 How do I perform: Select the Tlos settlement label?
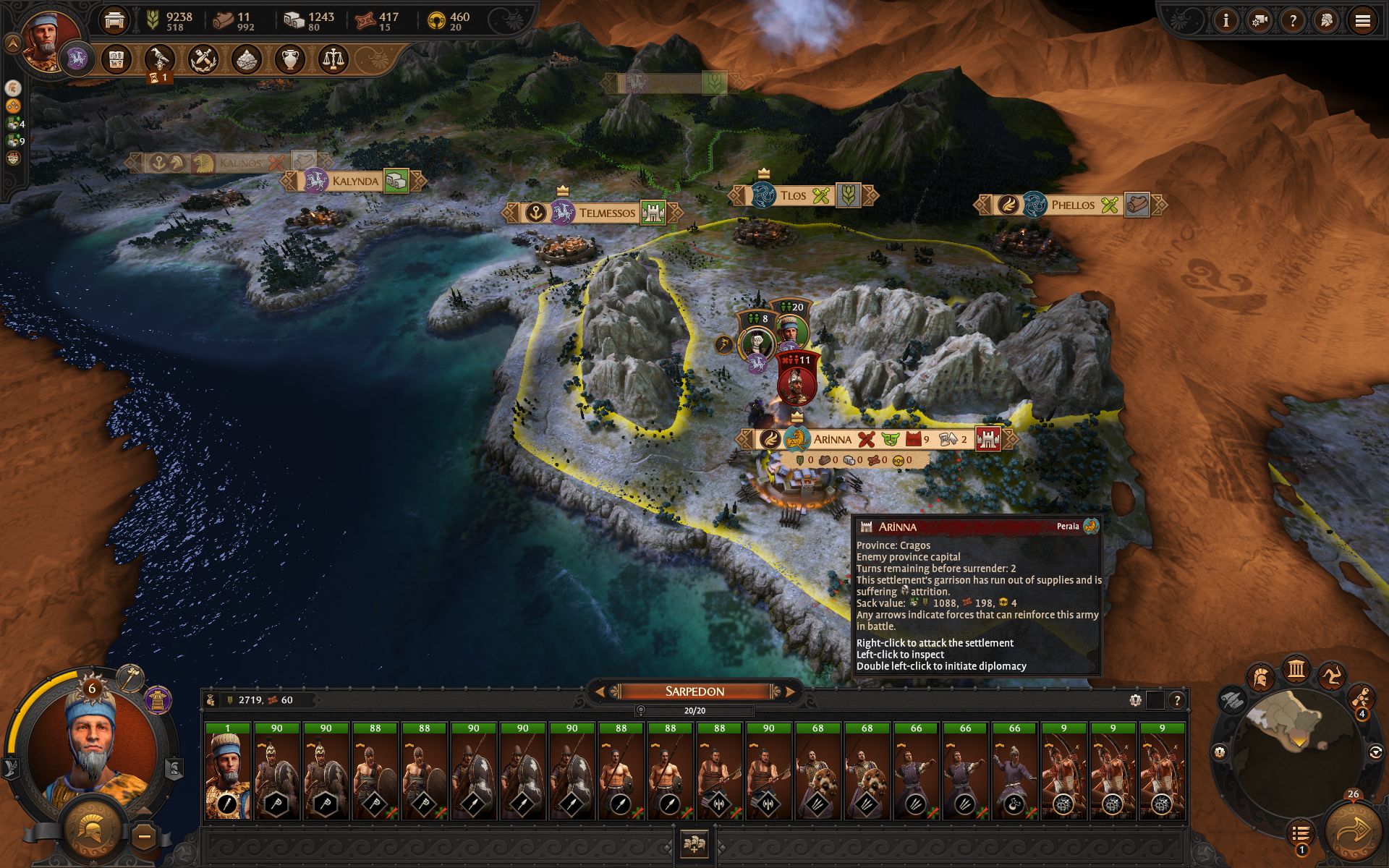(792, 195)
